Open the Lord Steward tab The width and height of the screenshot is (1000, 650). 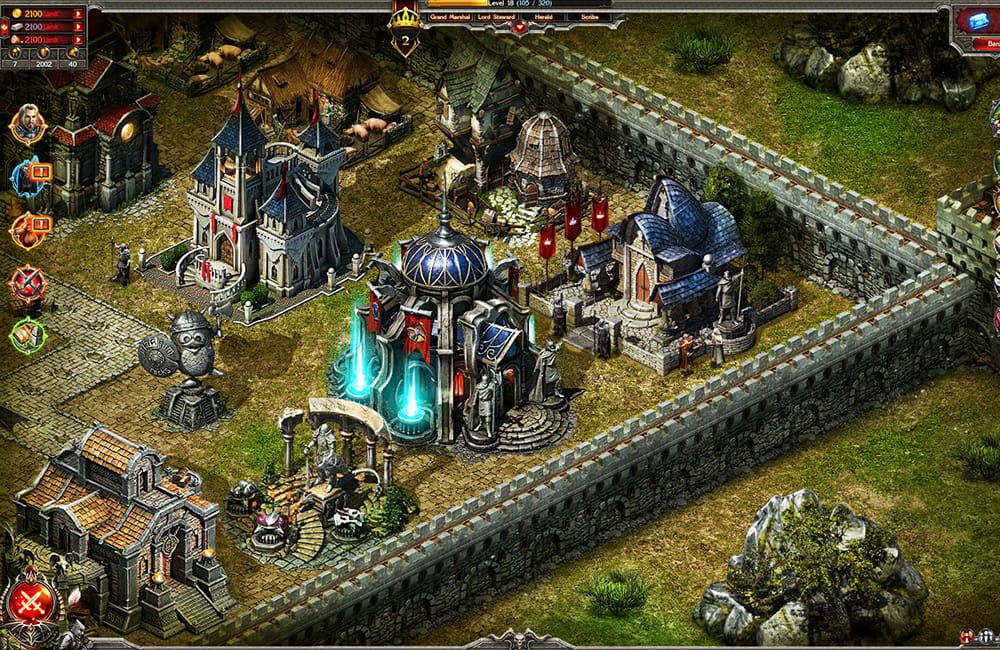point(495,17)
